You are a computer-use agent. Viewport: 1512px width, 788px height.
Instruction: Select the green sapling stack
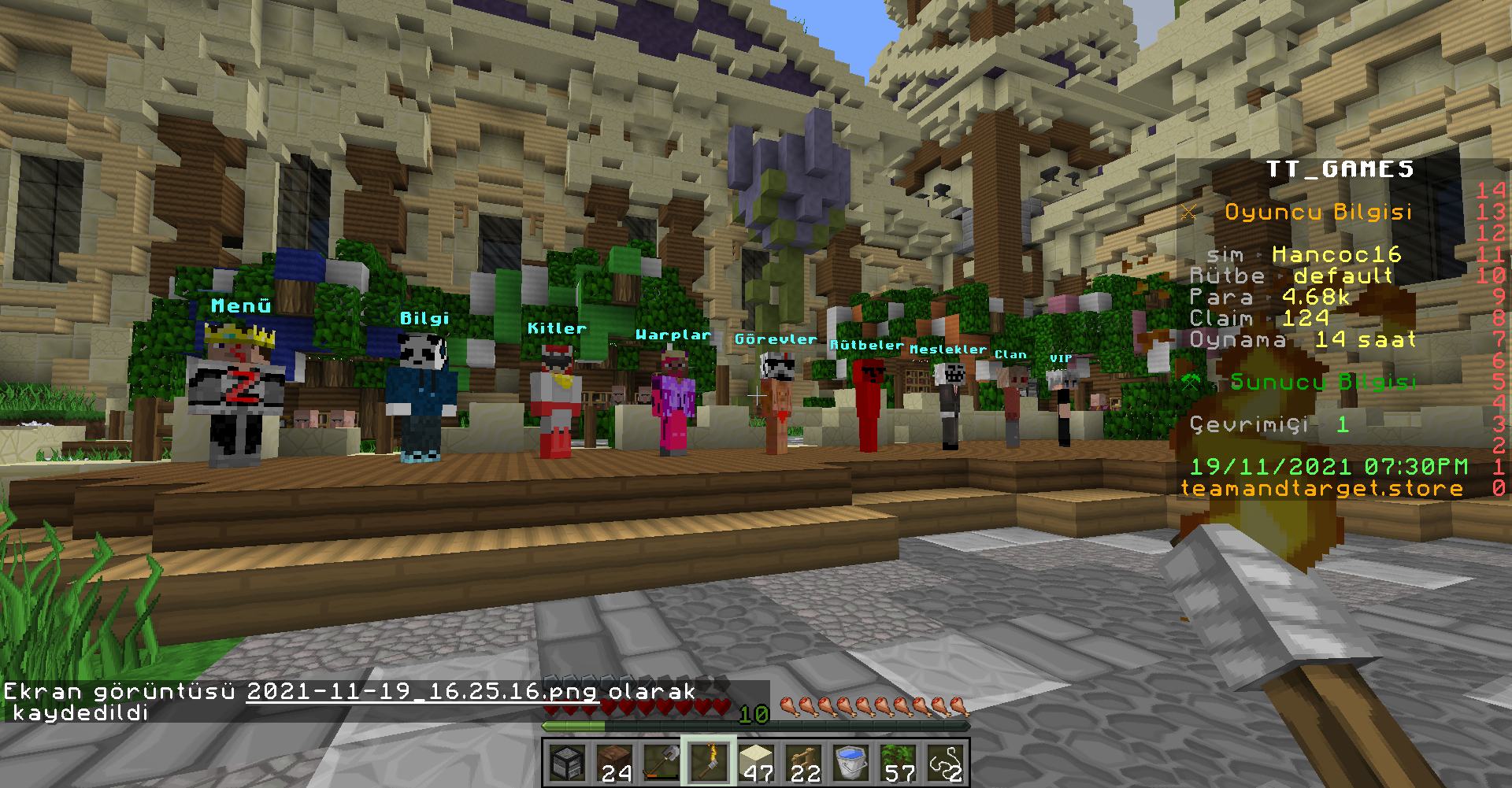898,762
